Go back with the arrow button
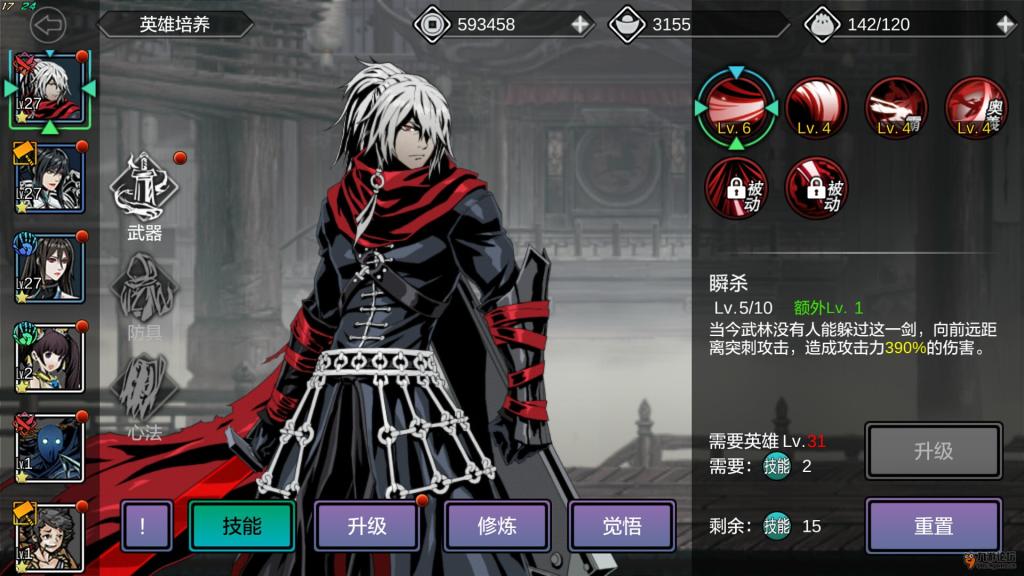The height and width of the screenshot is (576, 1024). 47,24
